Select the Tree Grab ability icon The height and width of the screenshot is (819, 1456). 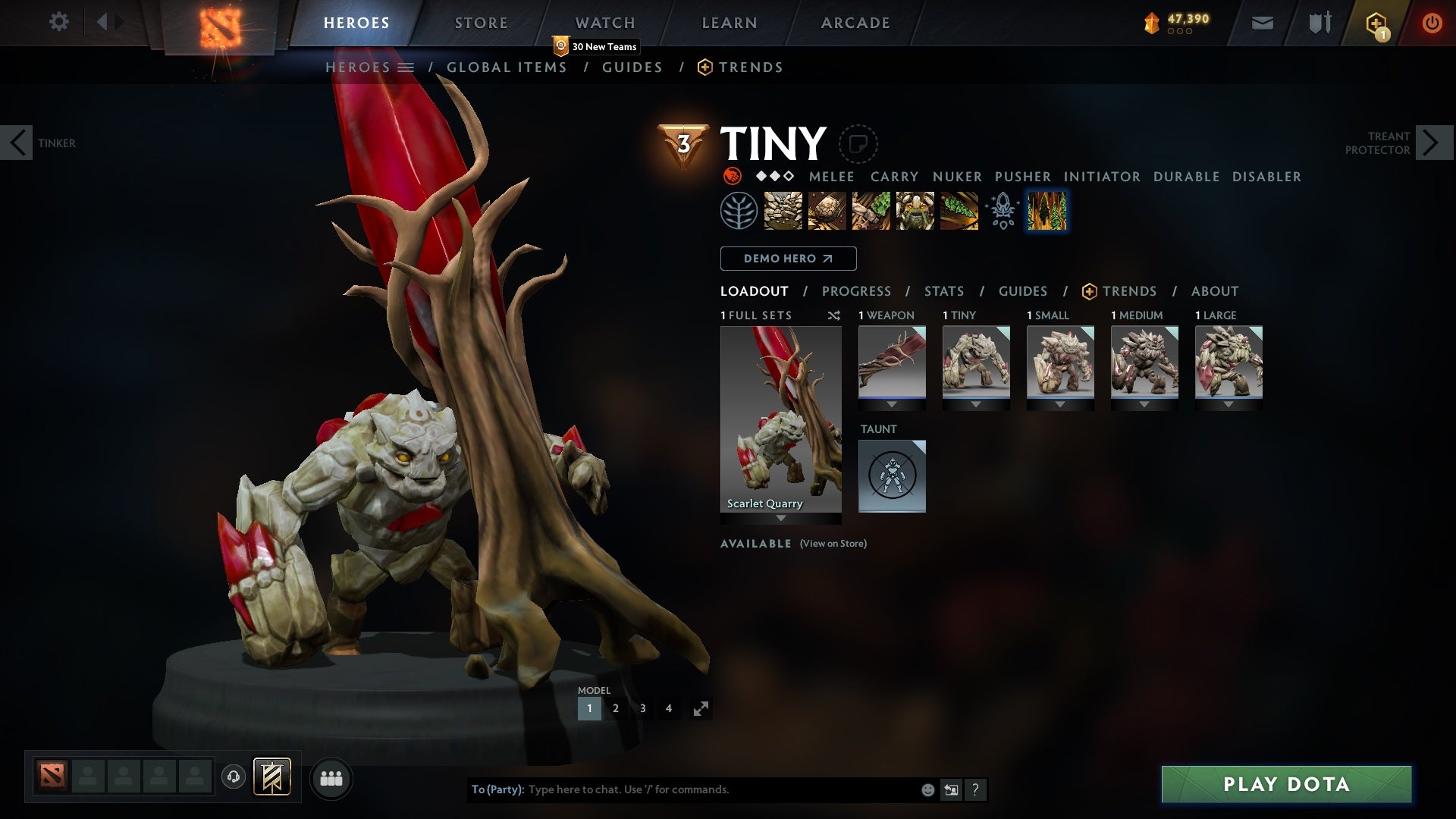coord(871,211)
